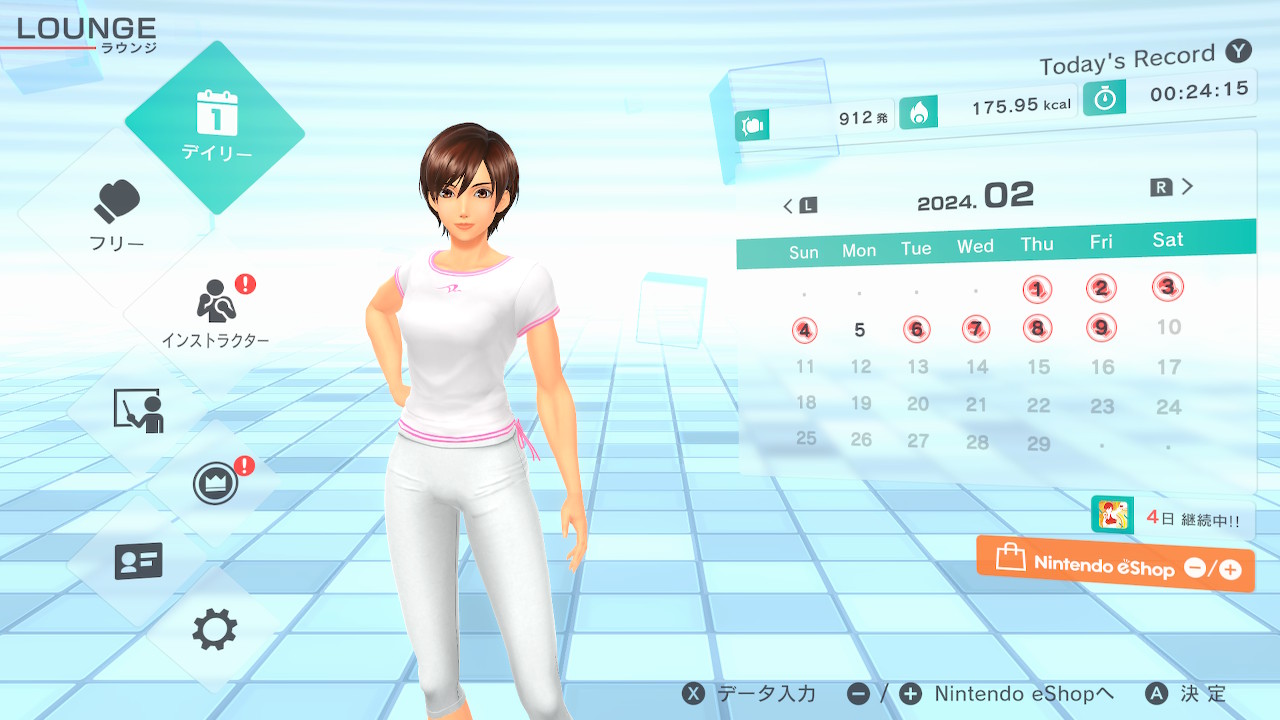Select the Free (フリー) boxing glove mode
1280x720 pixels.
tap(118, 213)
